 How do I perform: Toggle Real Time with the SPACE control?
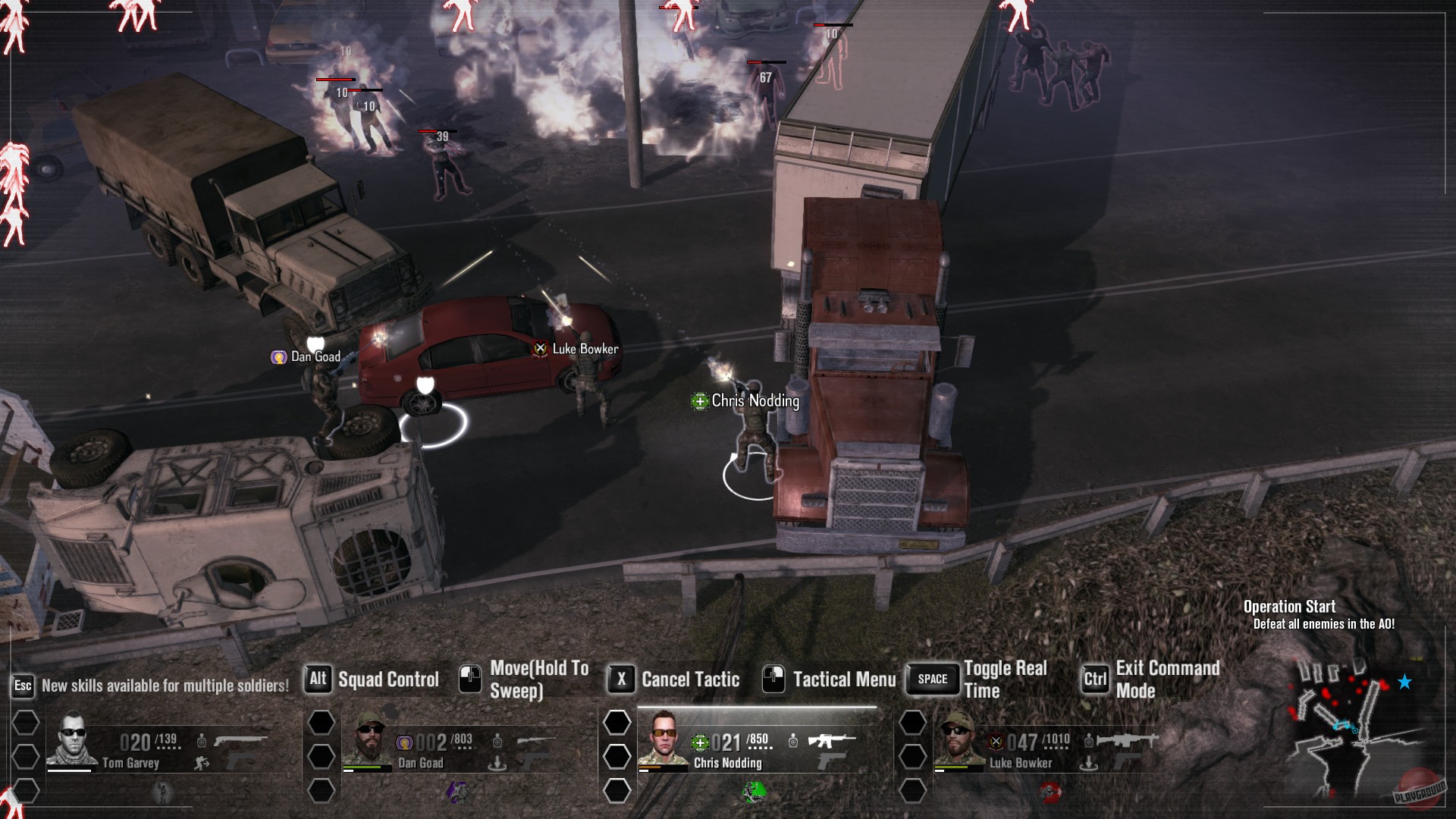point(931,680)
